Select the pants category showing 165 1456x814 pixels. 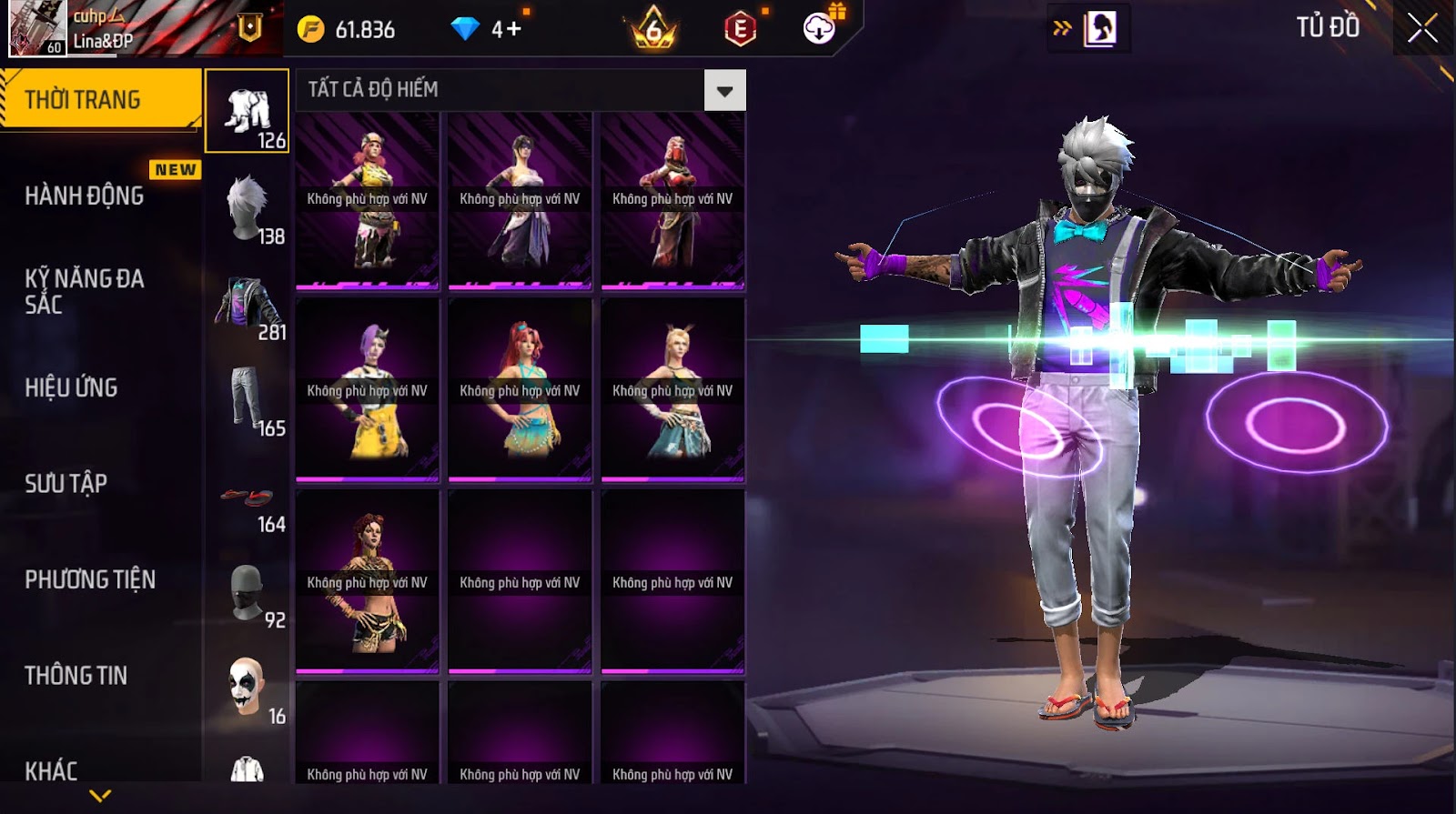pos(248,401)
